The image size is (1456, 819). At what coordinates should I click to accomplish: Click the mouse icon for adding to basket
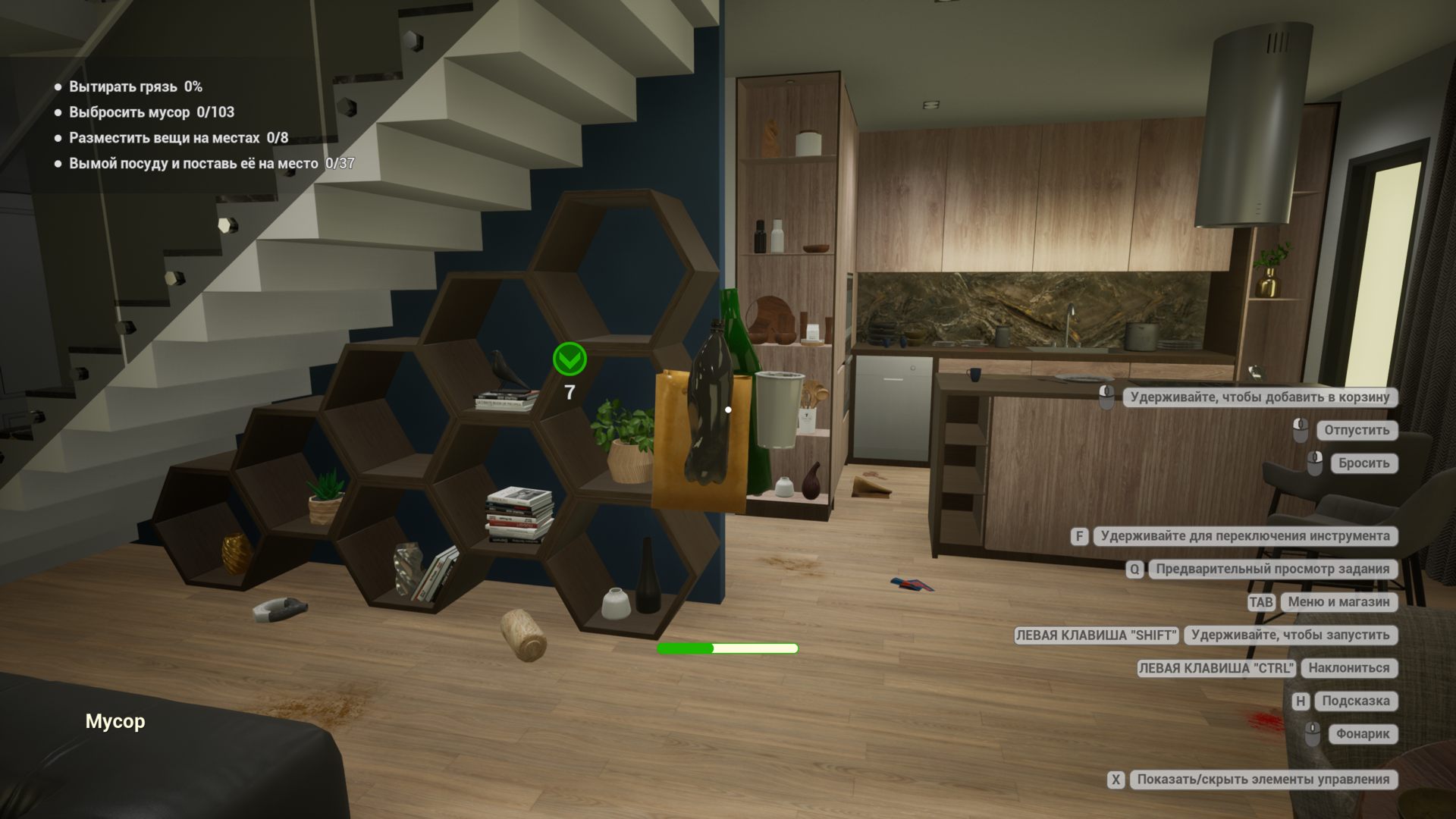pyautogui.click(x=1109, y=397)
